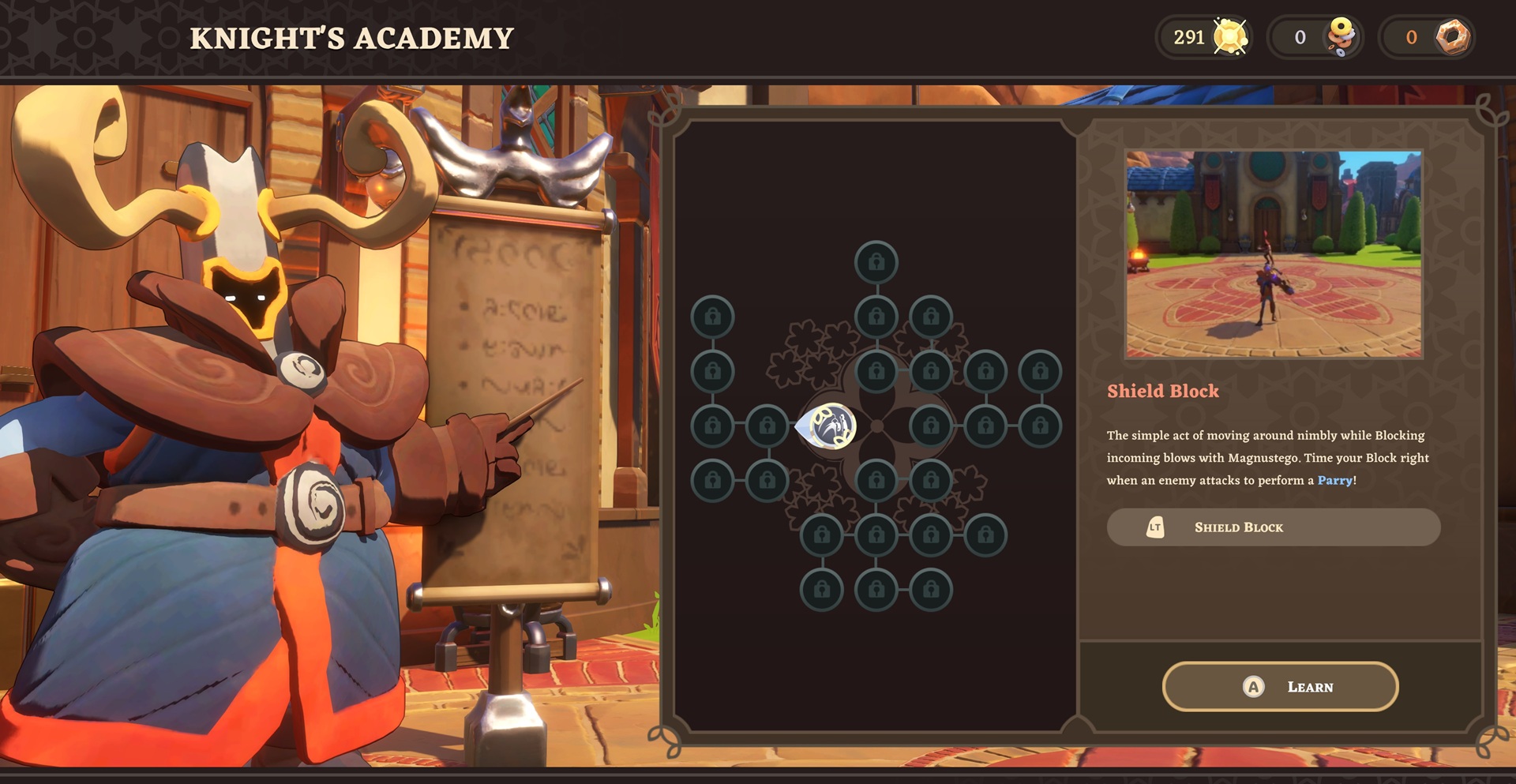This screenshot has height=784, width=1516.
Task: Open the Shield Block preview video thumbnail
Action: [1273, 254]
